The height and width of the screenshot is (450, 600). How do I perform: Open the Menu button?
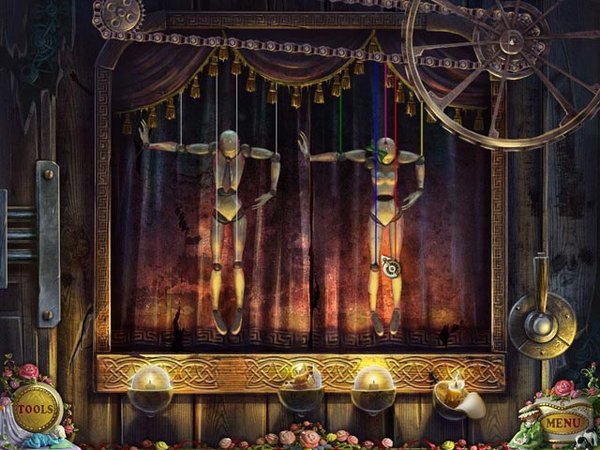(564, 422)
